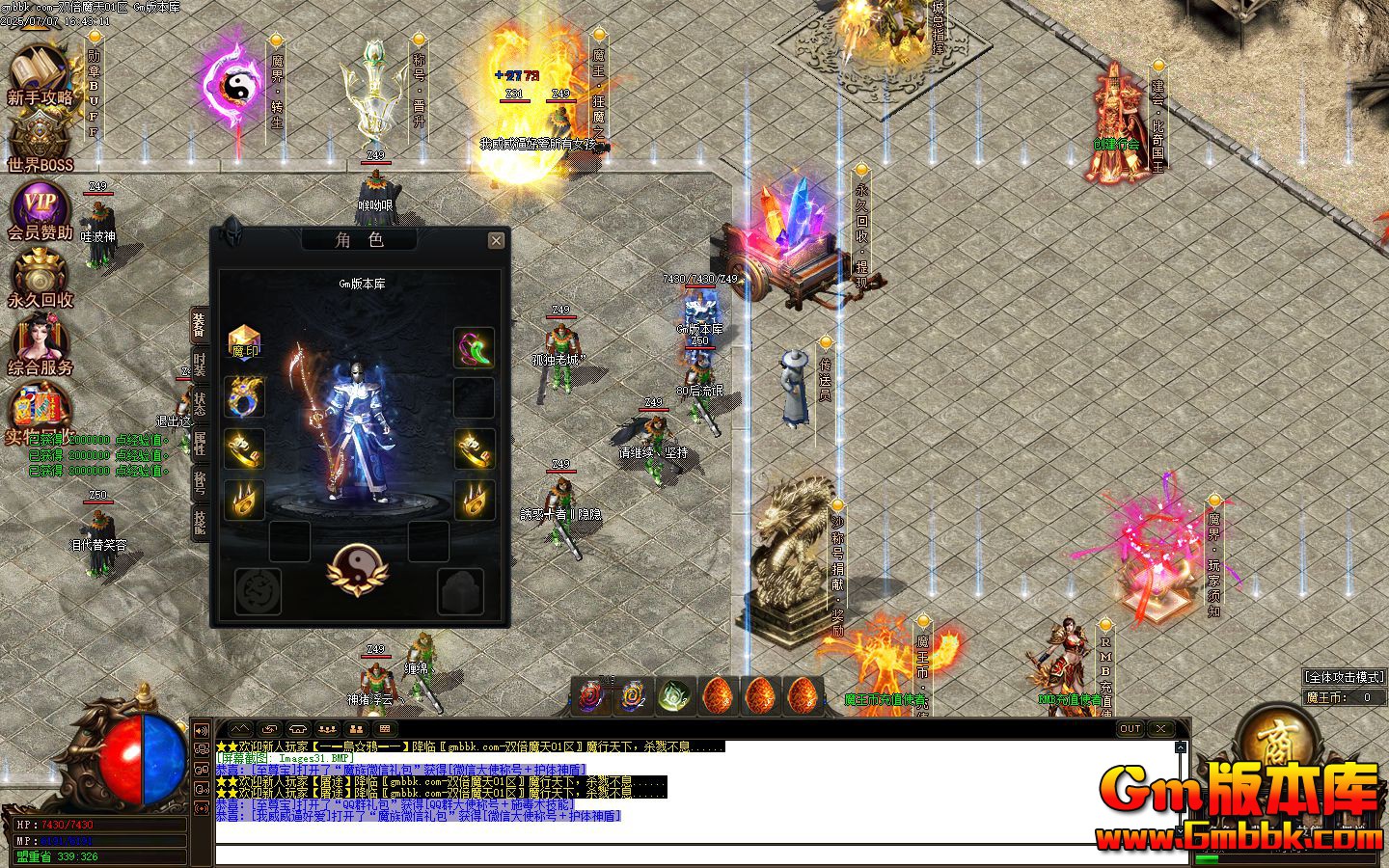Open the 永久回收 recycle feature
The image size is (1389, 868).
[x=39, y=275]
